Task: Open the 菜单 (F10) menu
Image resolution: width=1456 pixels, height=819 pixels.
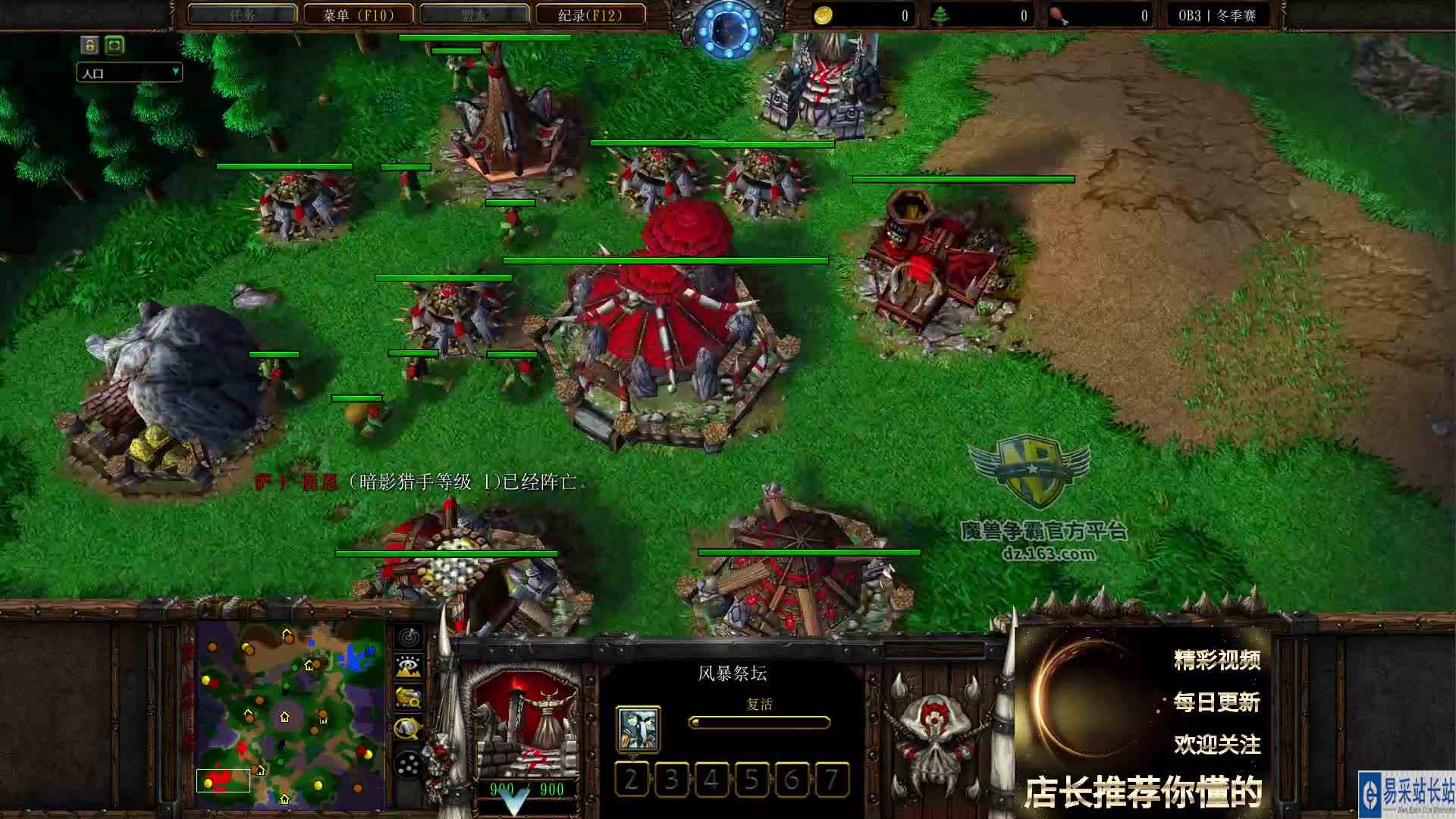Action: click(x=359, y=14)
